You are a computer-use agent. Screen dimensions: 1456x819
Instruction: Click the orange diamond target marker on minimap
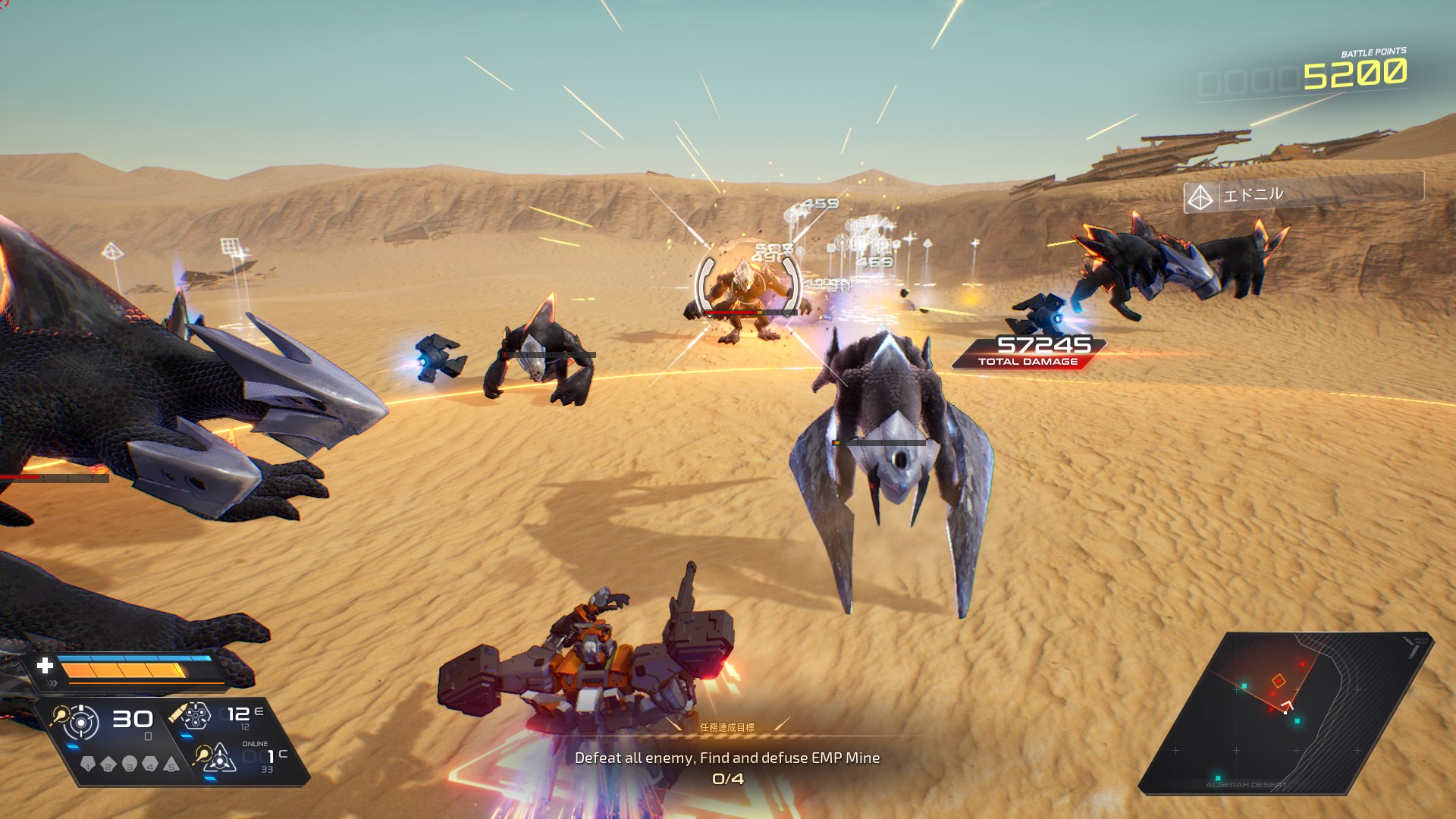tap(1279, 681)
